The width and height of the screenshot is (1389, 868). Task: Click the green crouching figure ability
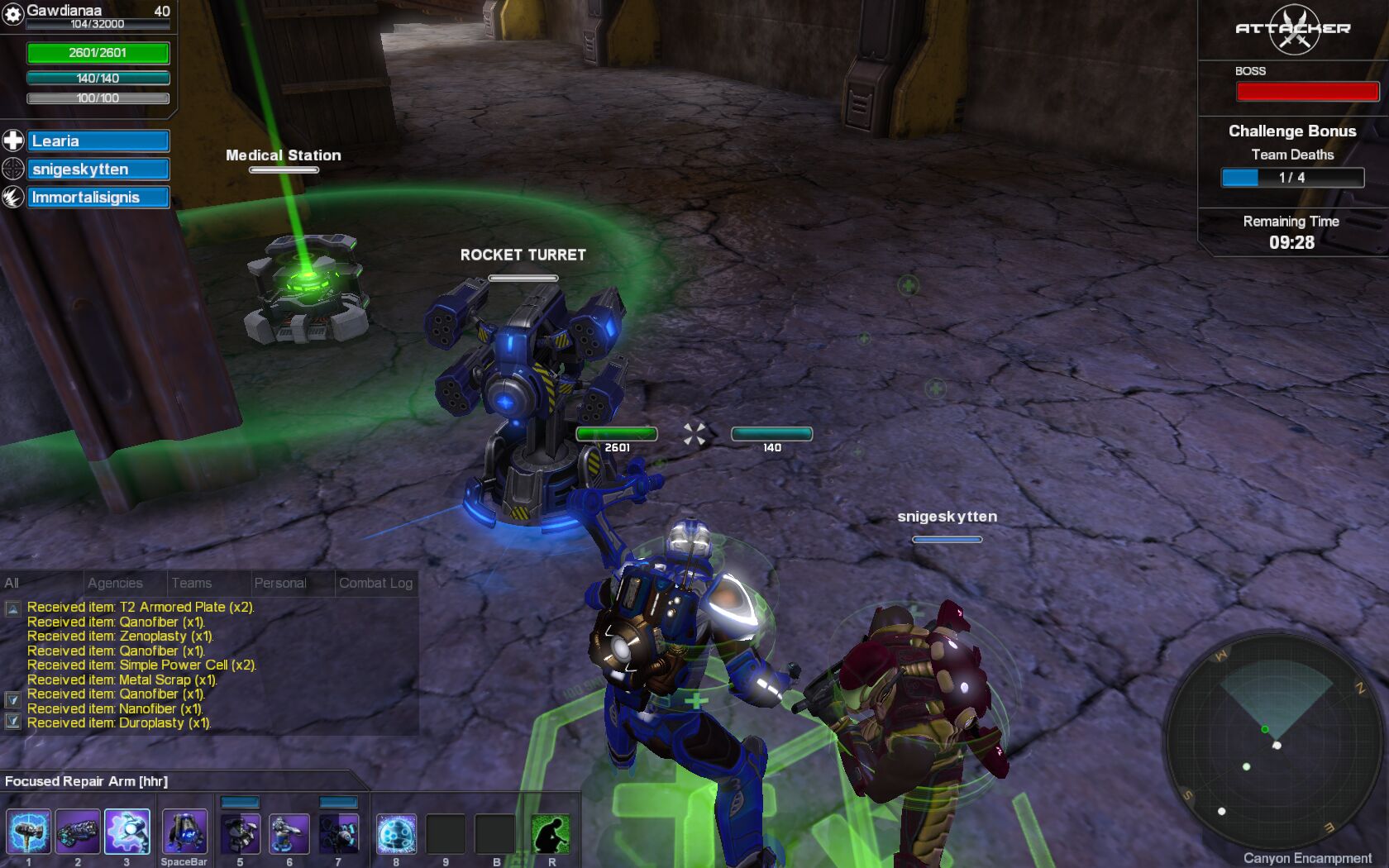coord(551,833)
